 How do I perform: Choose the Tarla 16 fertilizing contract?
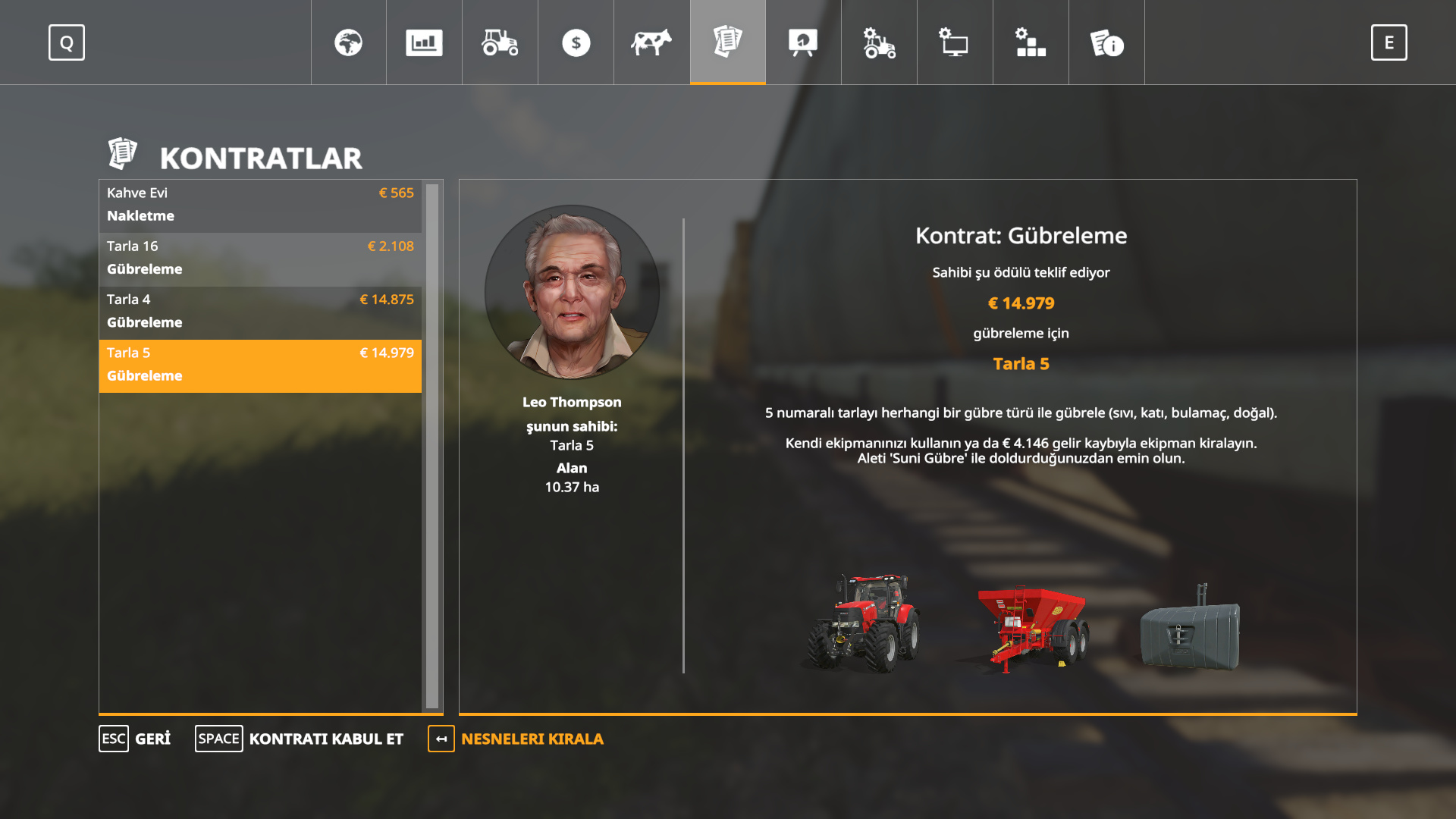pyautogui.click(x=260, y=258)
